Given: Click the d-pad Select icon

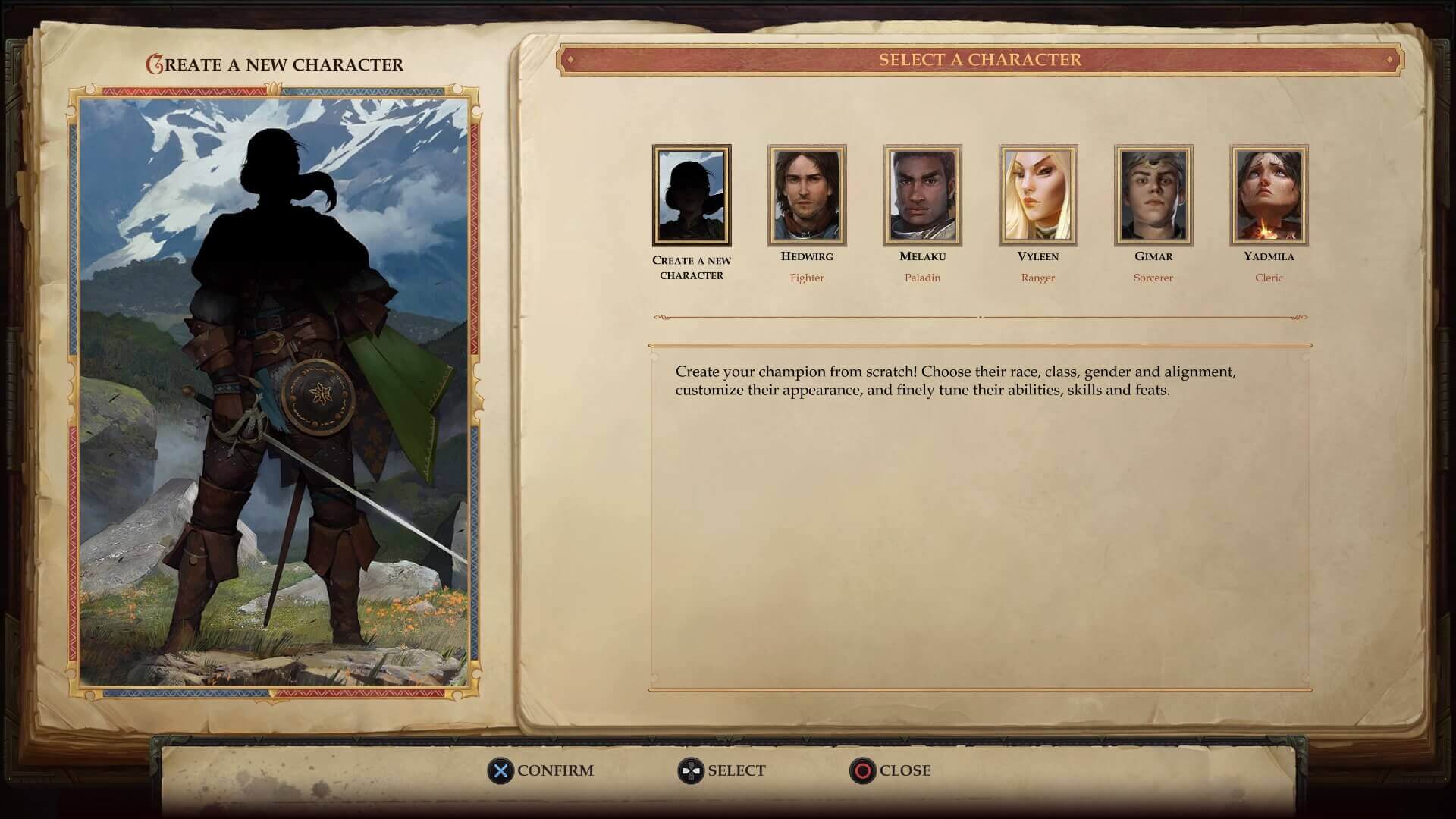Looking at the screenshot, I should (689, 770).
